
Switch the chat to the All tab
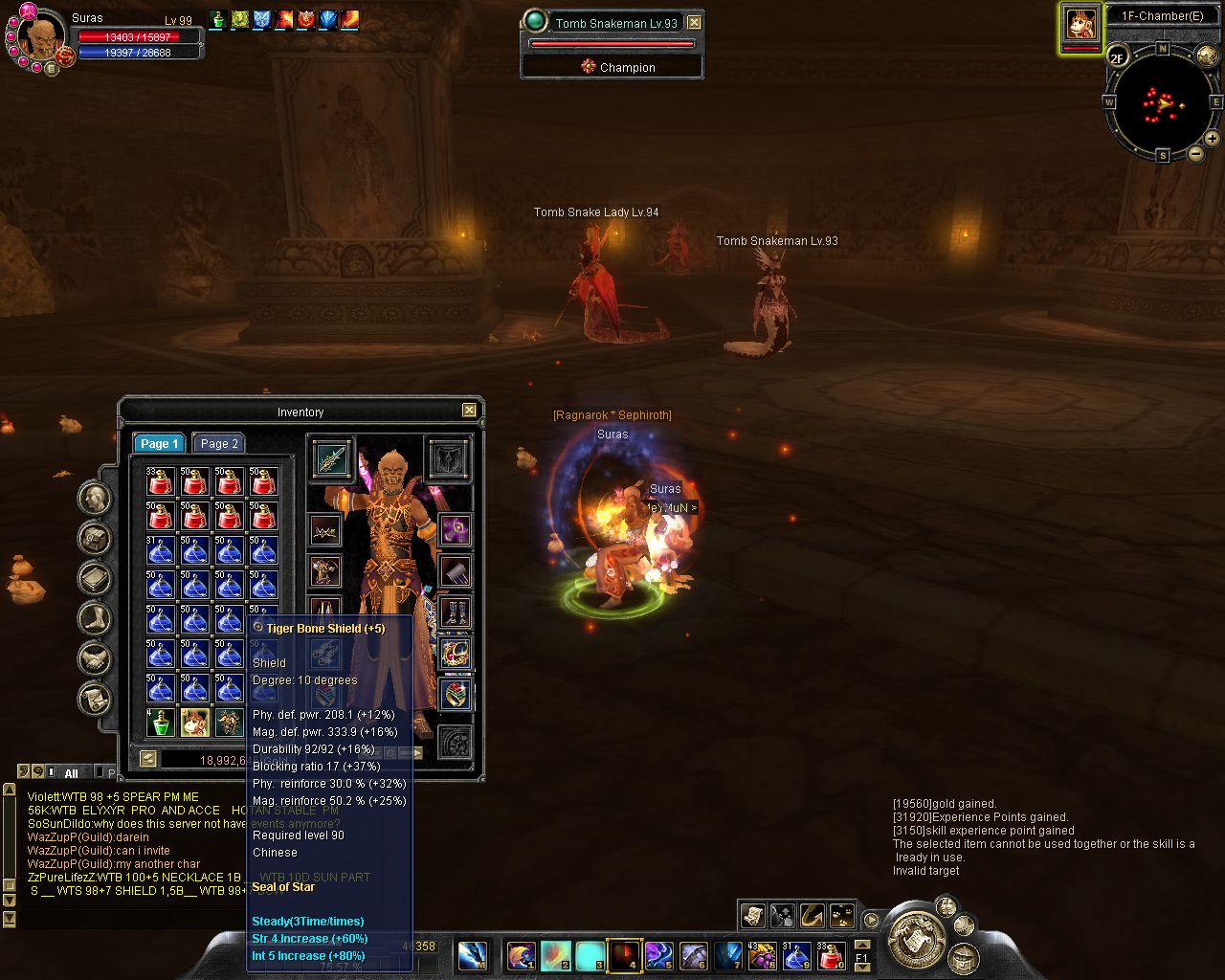click(71, 773)
